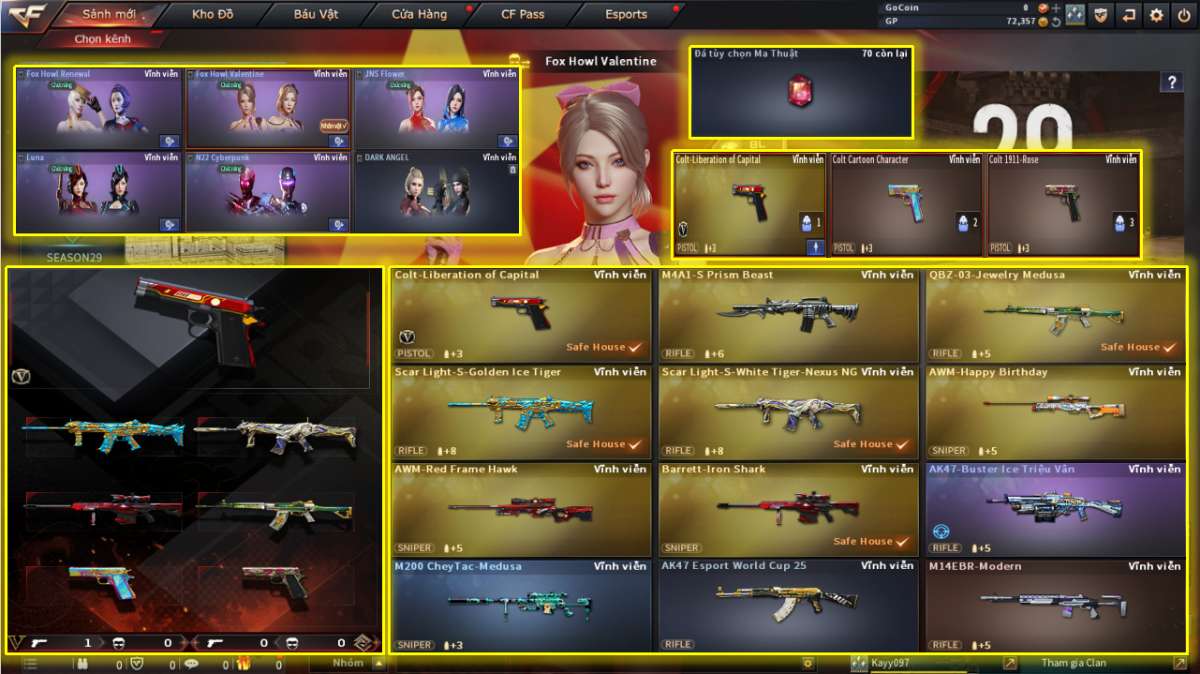Image resolution: width=1200 pixels, height=674 pixels.
Task: Switch to the Báu Vật tab
Action: coord(315,14)
